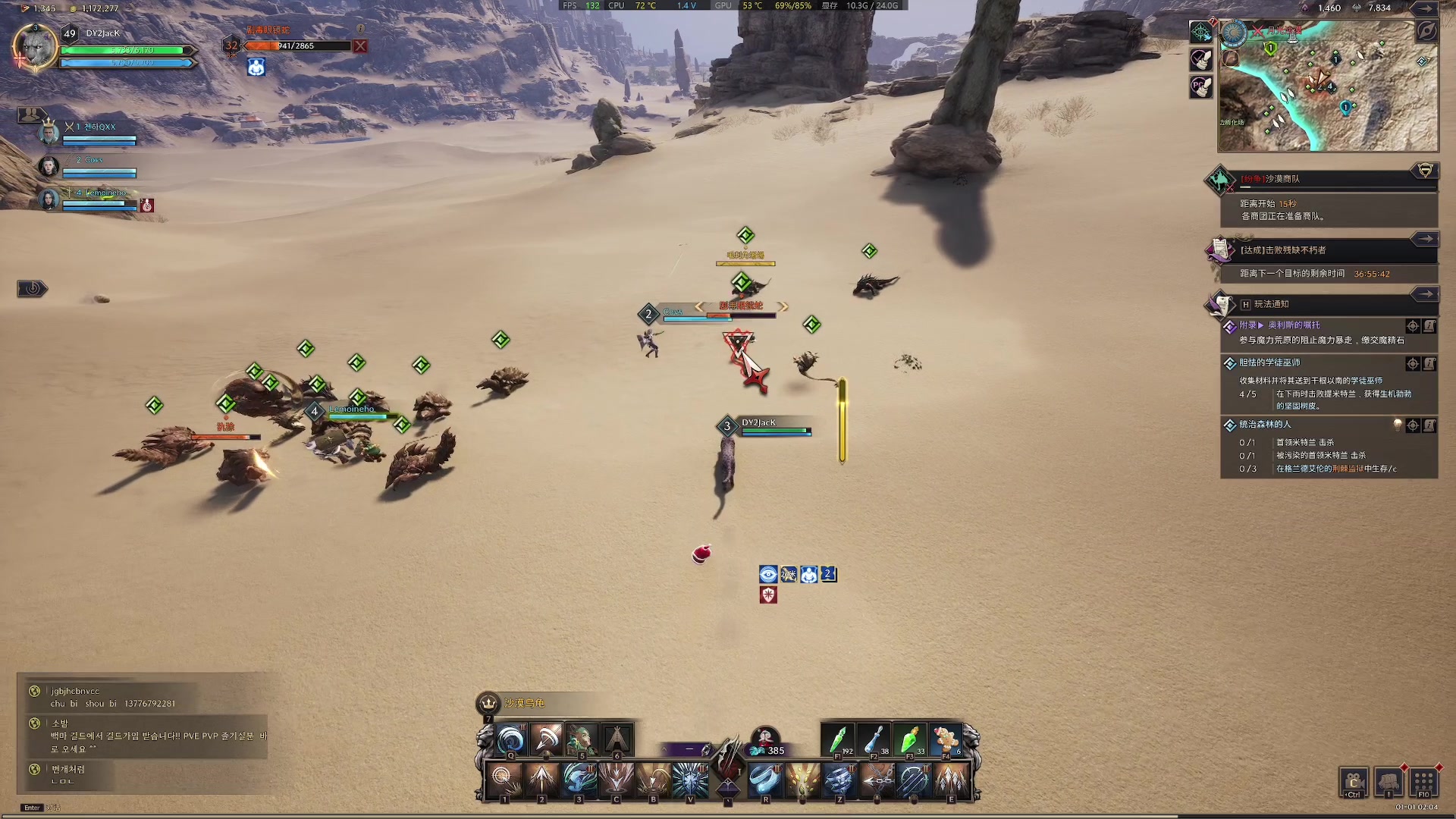The height and width of the screenshot is (819, 1456).
Task: Open the target info icon above enemy bar
Action: [x=361, y=29]
